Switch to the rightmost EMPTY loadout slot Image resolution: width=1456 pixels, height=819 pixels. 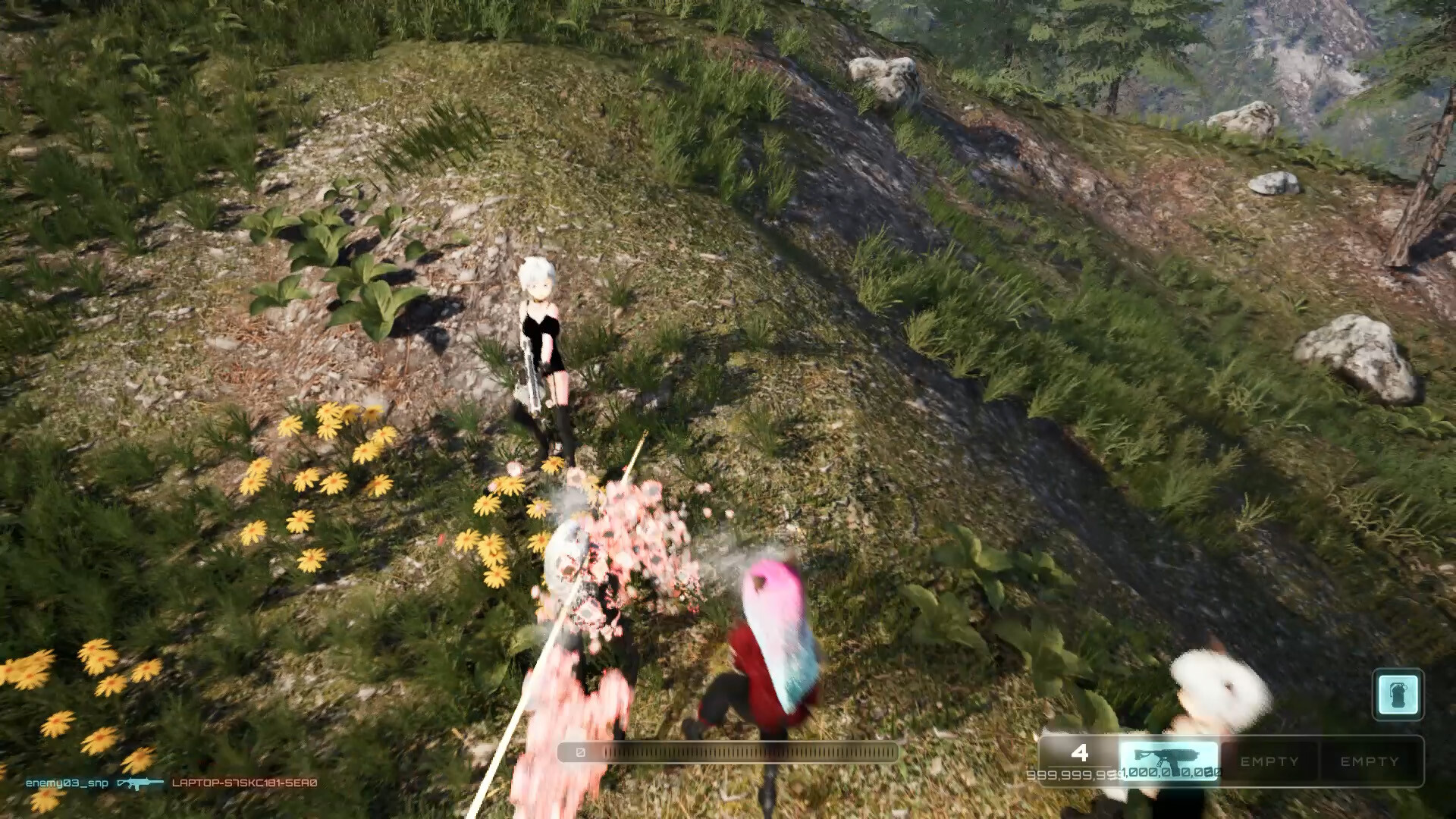click(1371, 762)
